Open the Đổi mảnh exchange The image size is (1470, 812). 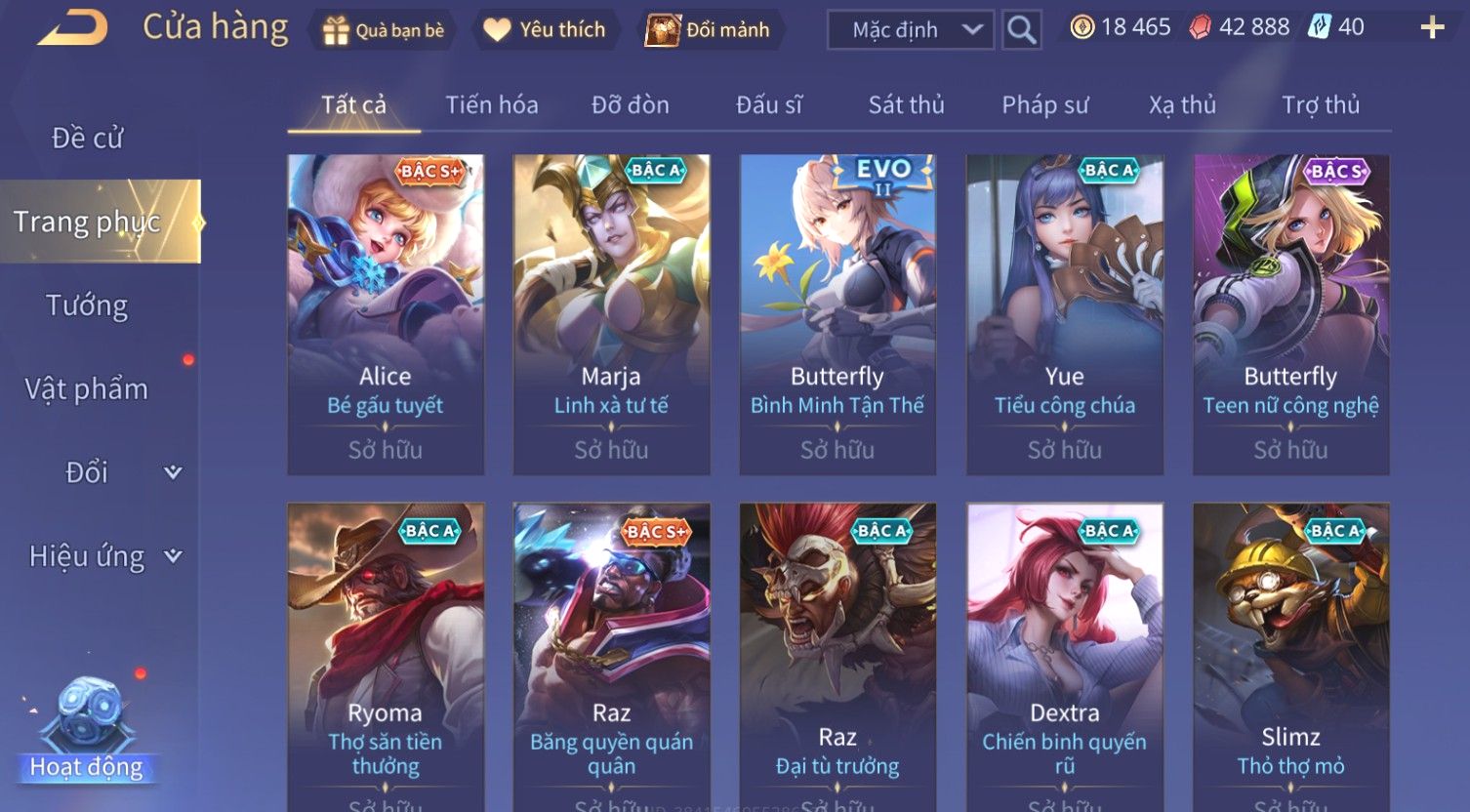click(x=709, y=30)
